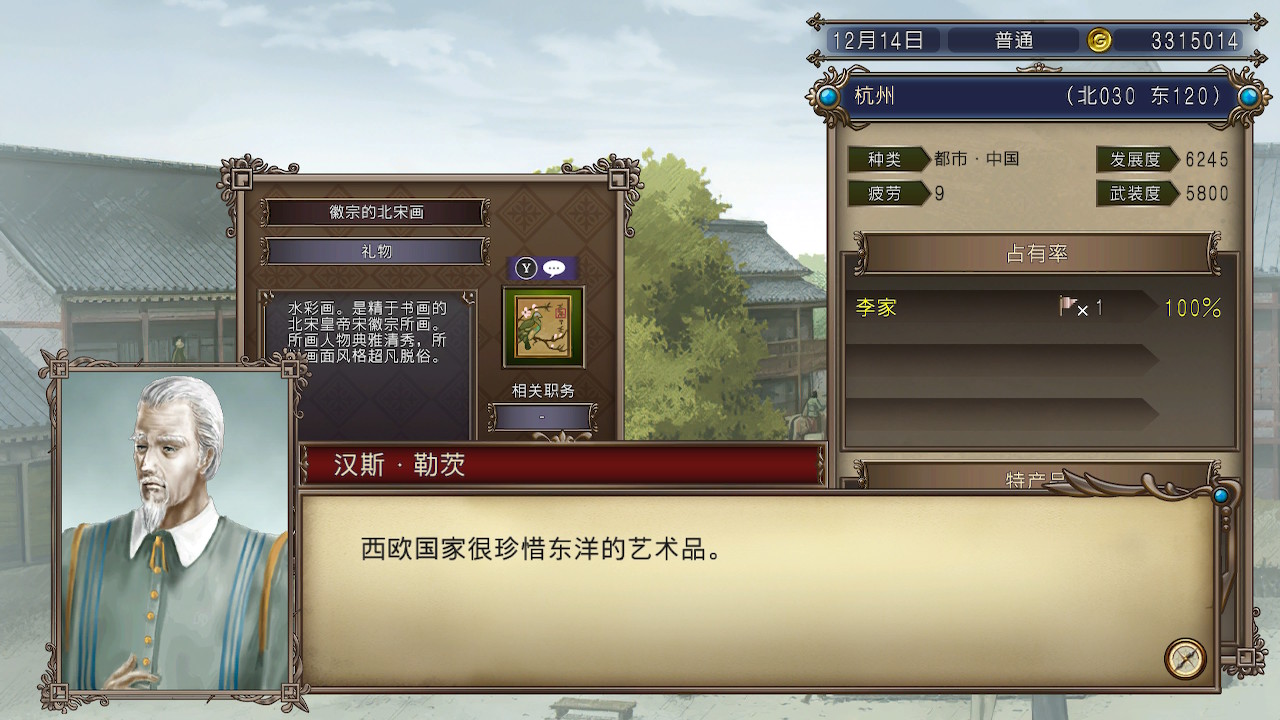1280x720 pixels.
Task: Toggle the 普通 status indicator
Action: [x=1013, y=41]
